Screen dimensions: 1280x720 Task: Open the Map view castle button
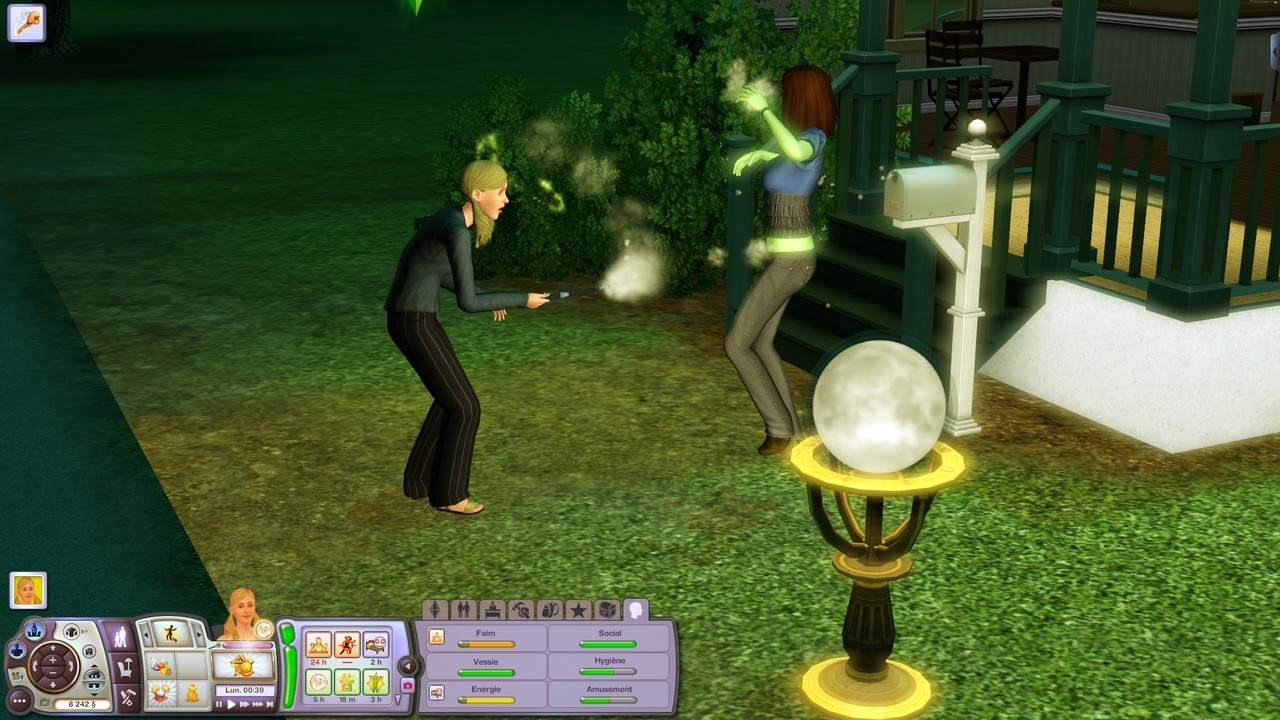click(35, 630)
